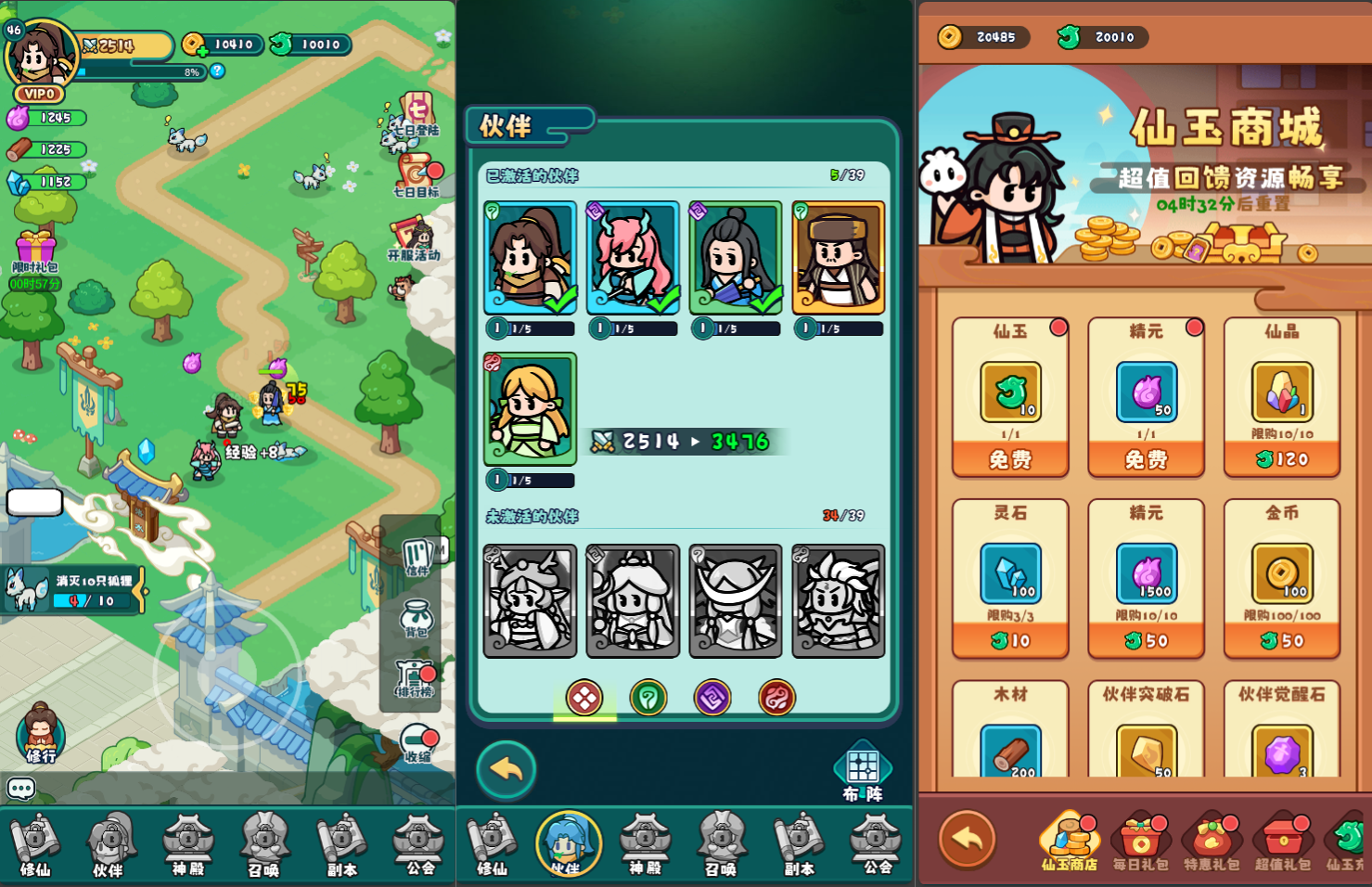Open the 排行榜 leaderboard
The image size is (1372, 887).
[415, 678]
